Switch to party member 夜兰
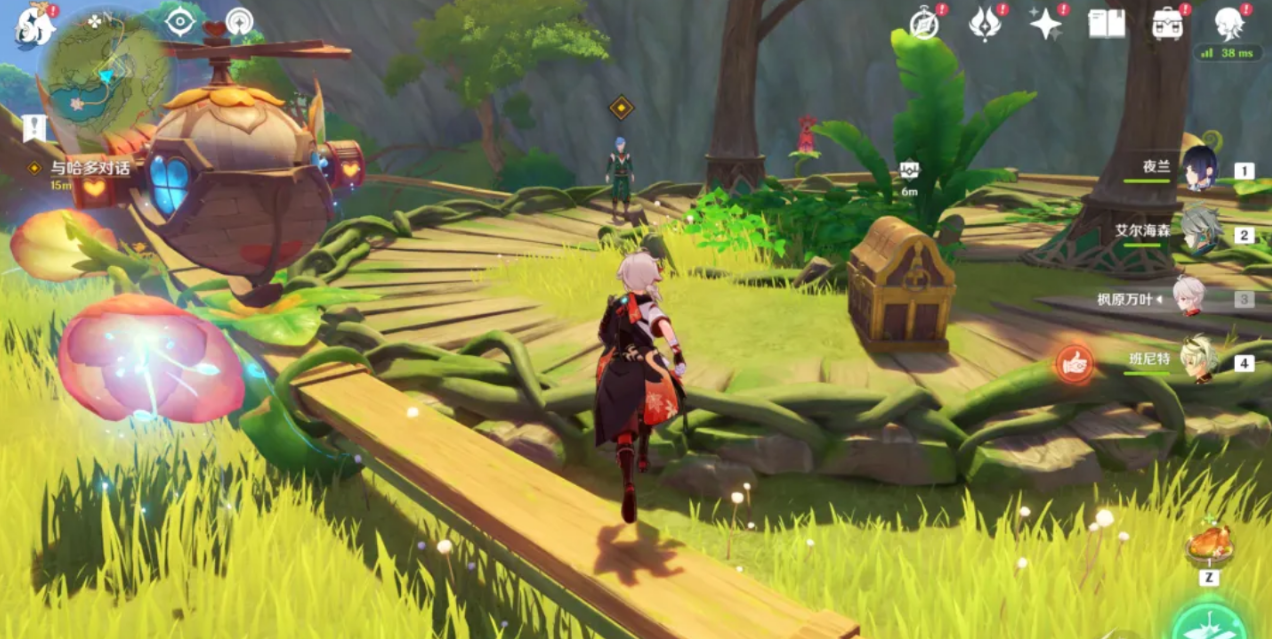This screenshot has width=1272, height=639. point(1199,169)
